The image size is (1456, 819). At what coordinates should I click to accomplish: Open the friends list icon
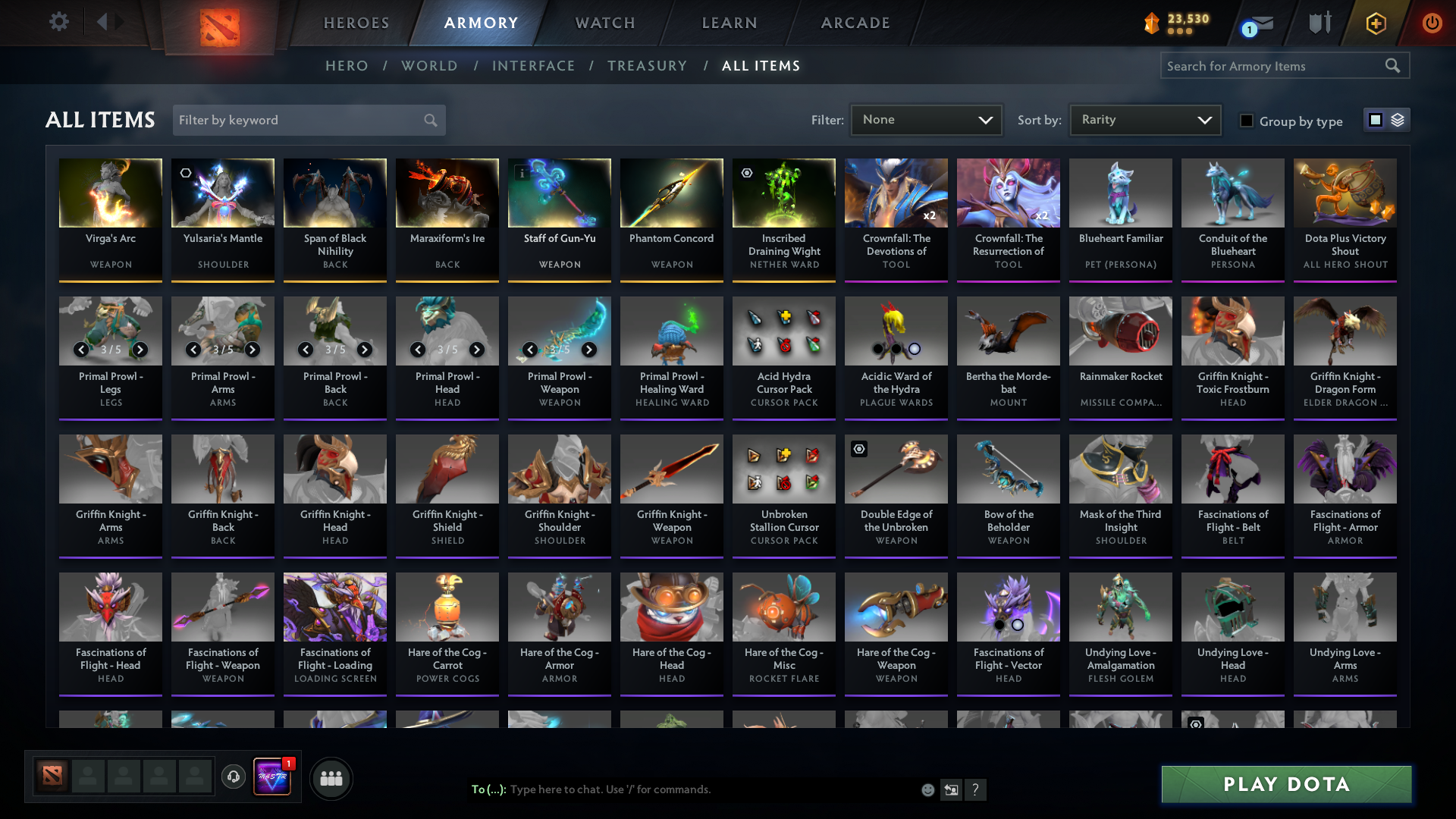[x=330, y=778]
